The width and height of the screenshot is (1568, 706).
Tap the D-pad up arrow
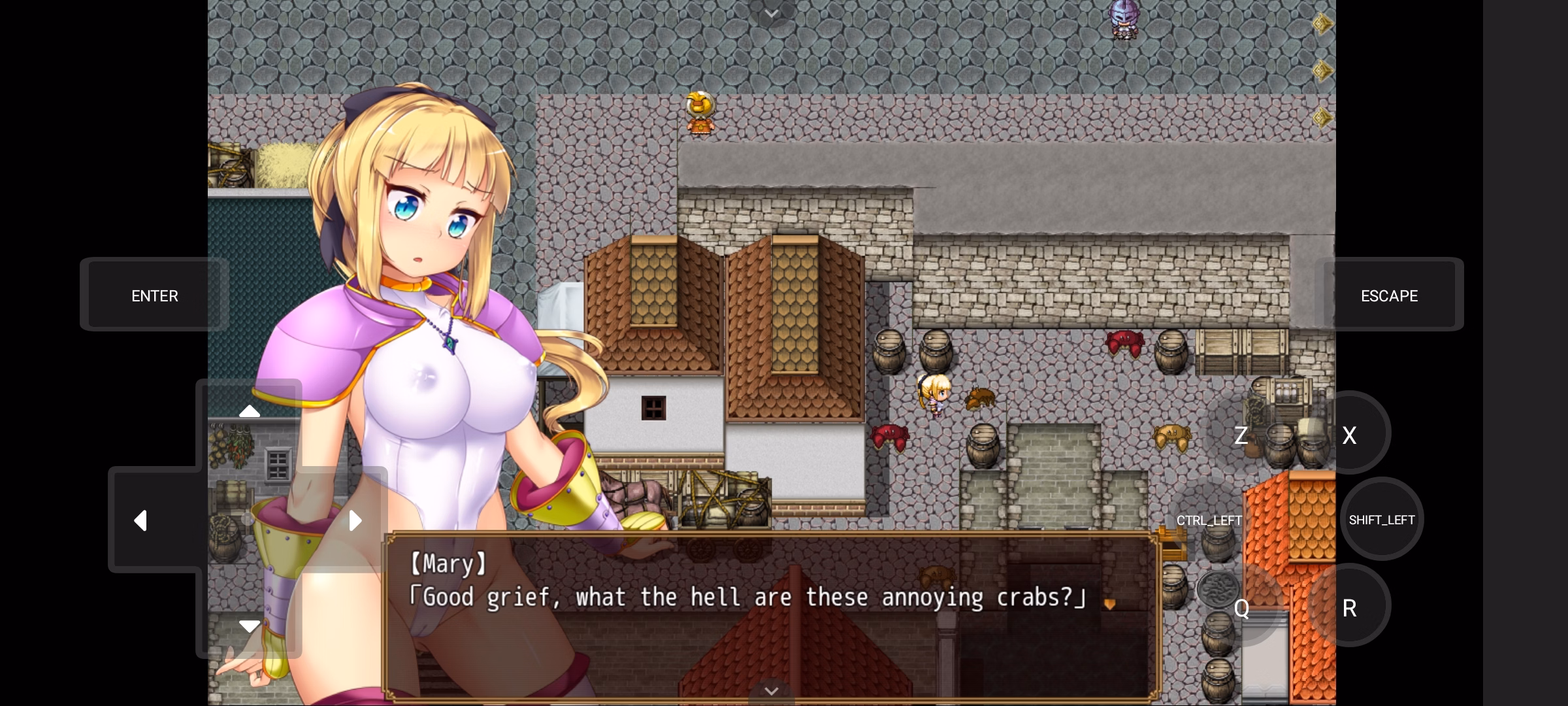click(x=249, y=412)
